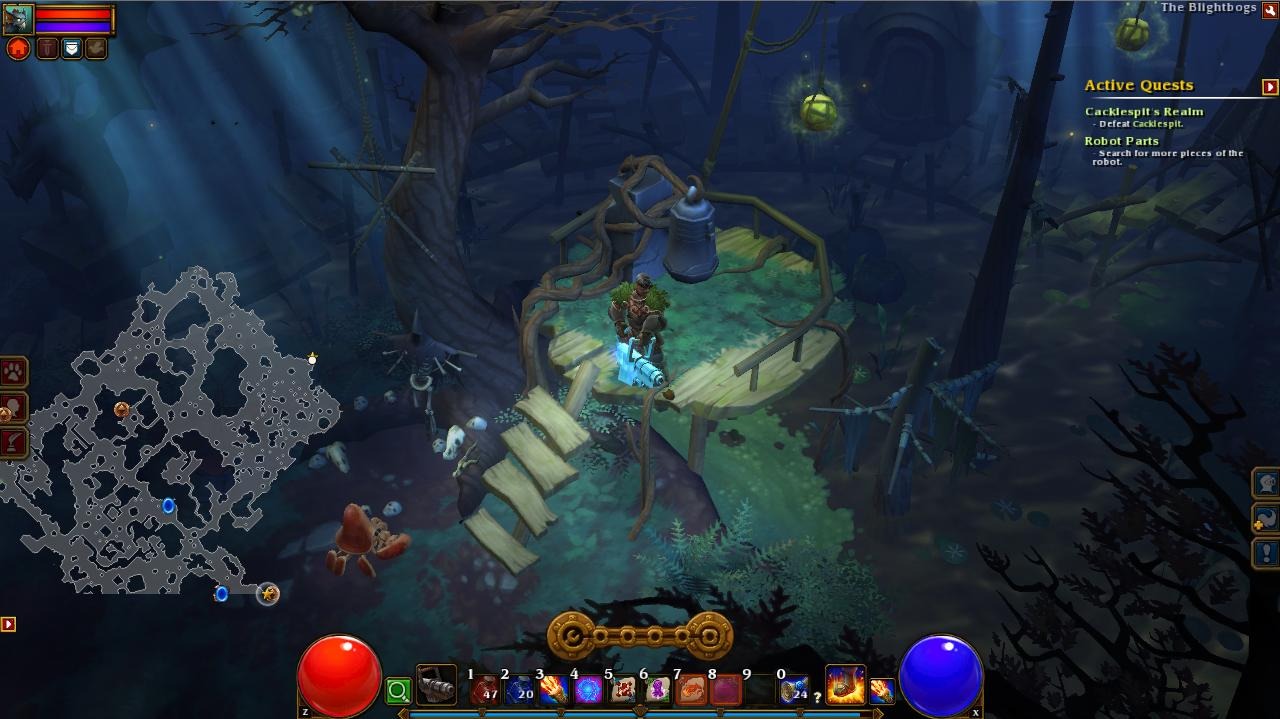Click the green magnifying glass button
Screen dimensions: 1280x719
[398, 690]
